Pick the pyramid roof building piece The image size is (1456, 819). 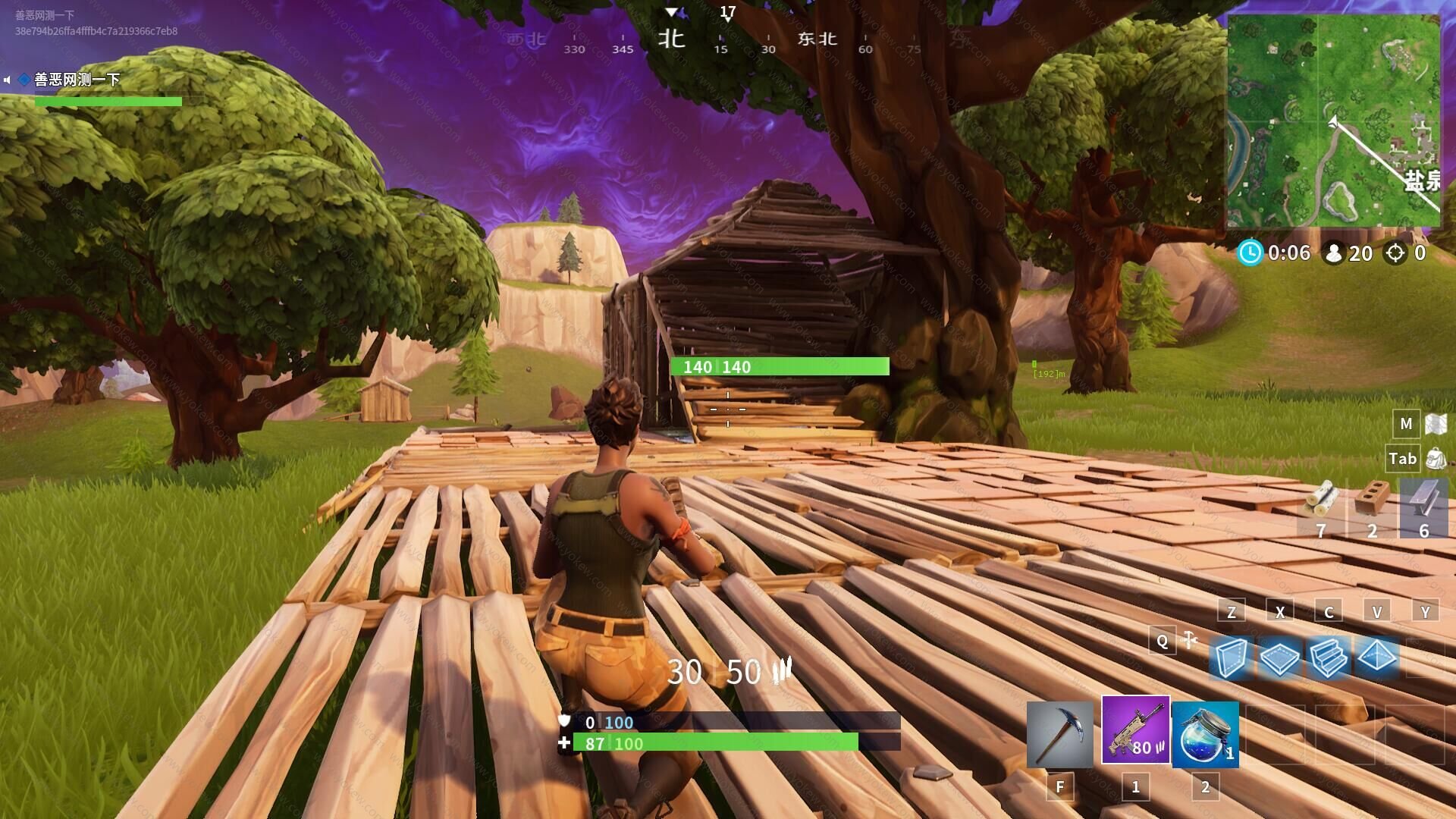1376,657
